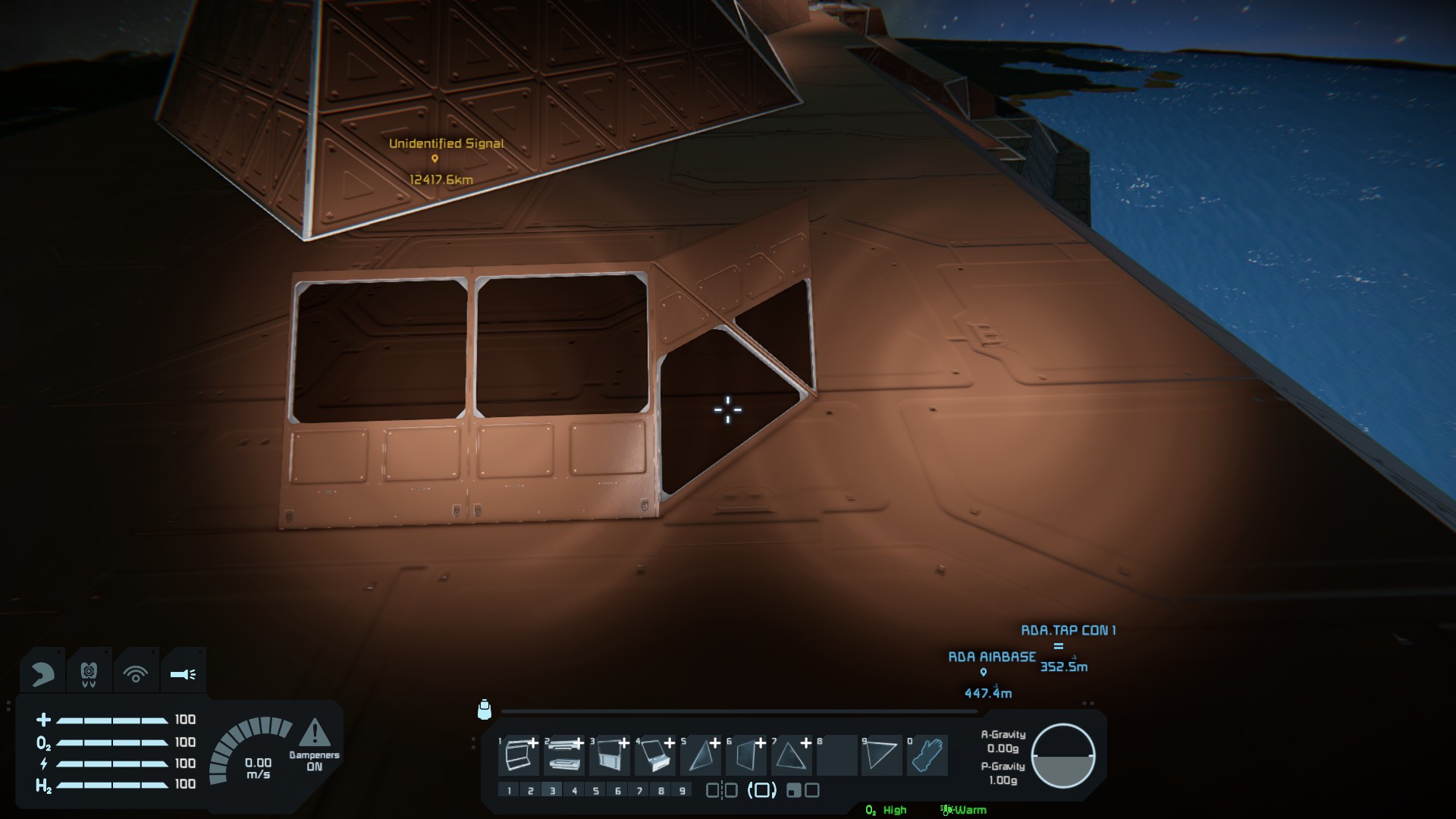Viewport: 1456px width, 819px height.
Task: Switch to toolbar page 1
Action: tap(509, 791)
